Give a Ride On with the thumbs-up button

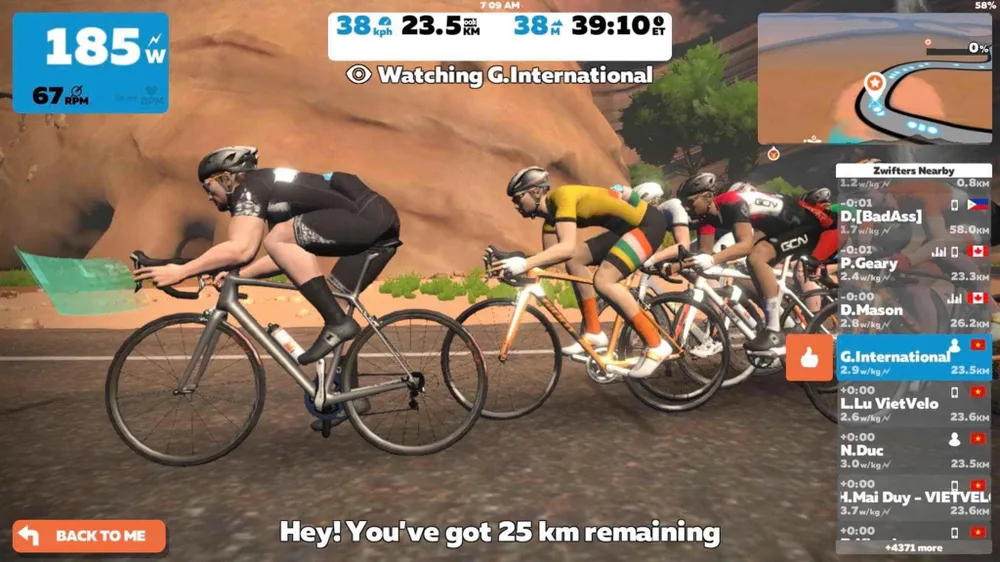point(809,358)
